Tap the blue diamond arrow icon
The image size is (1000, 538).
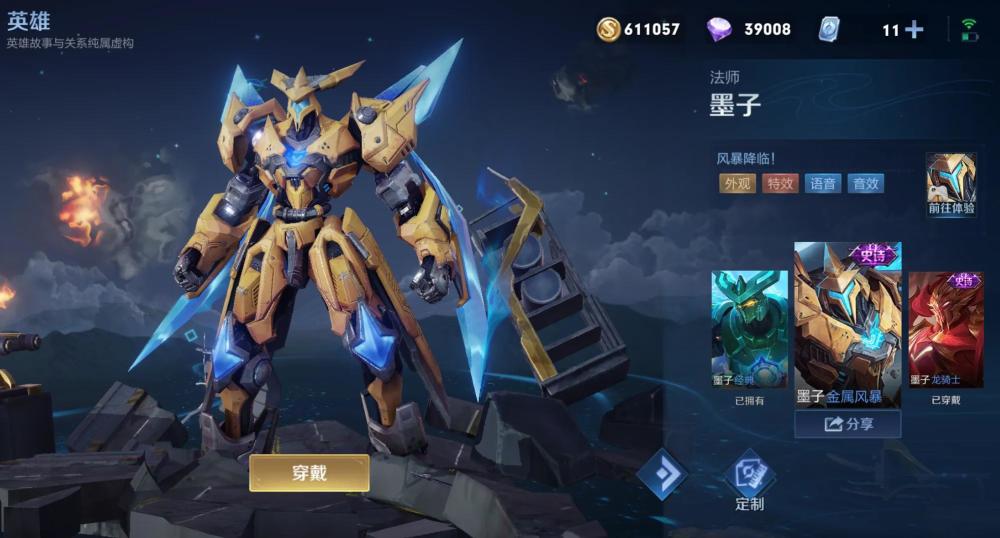tap(662, 472)
